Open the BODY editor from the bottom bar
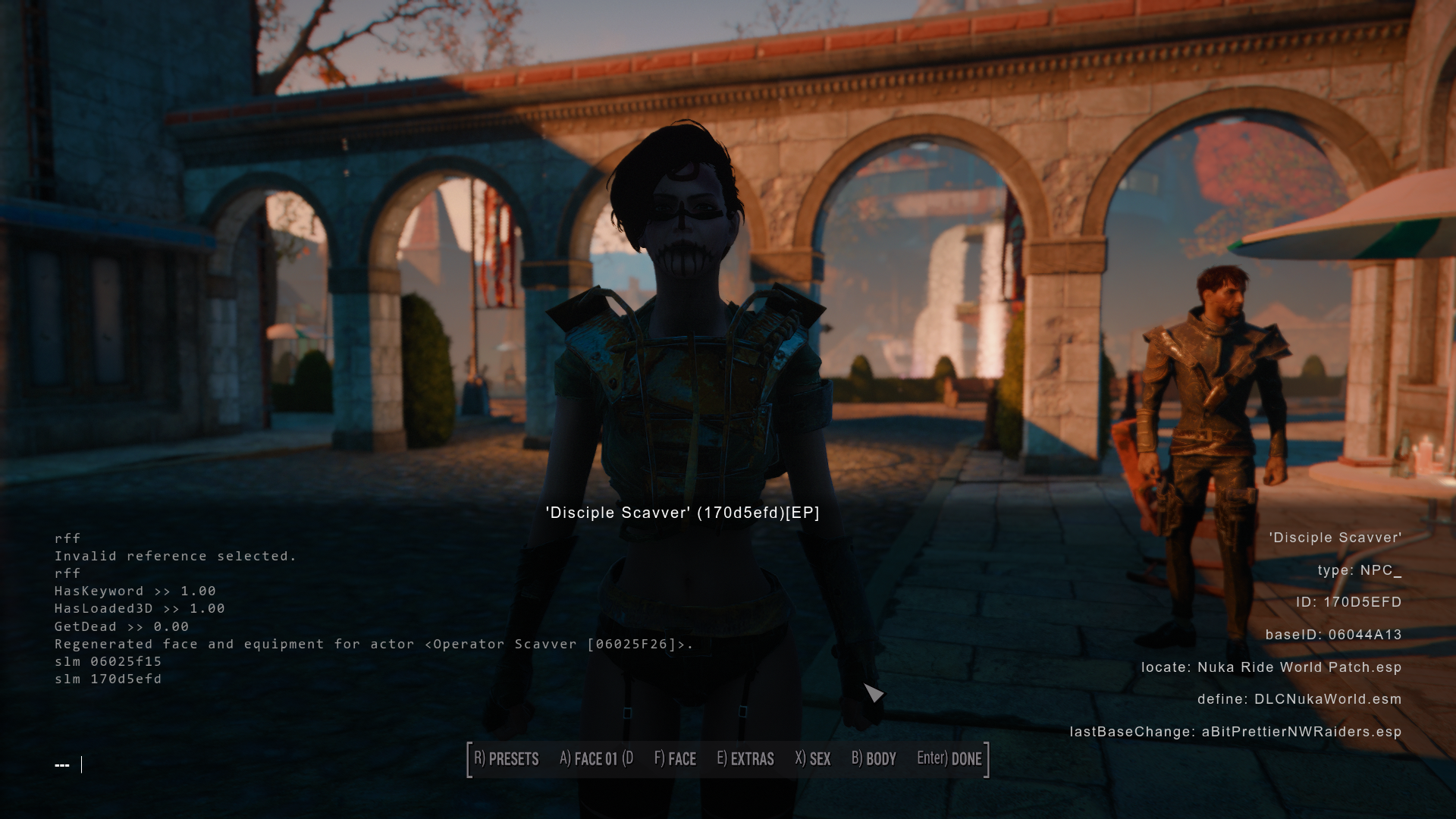This screenshot has width=1456, height=819. coord(874,758)
